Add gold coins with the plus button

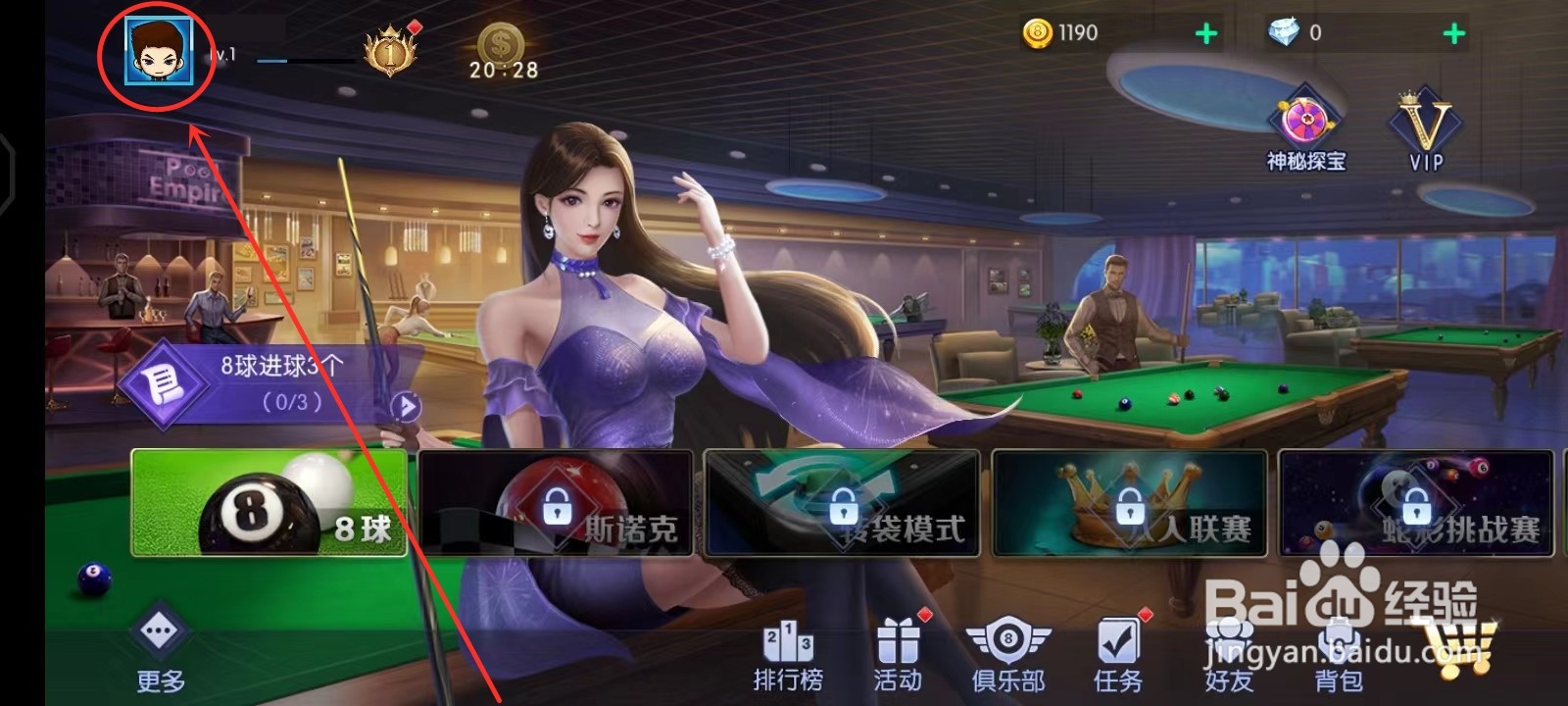1204,31
